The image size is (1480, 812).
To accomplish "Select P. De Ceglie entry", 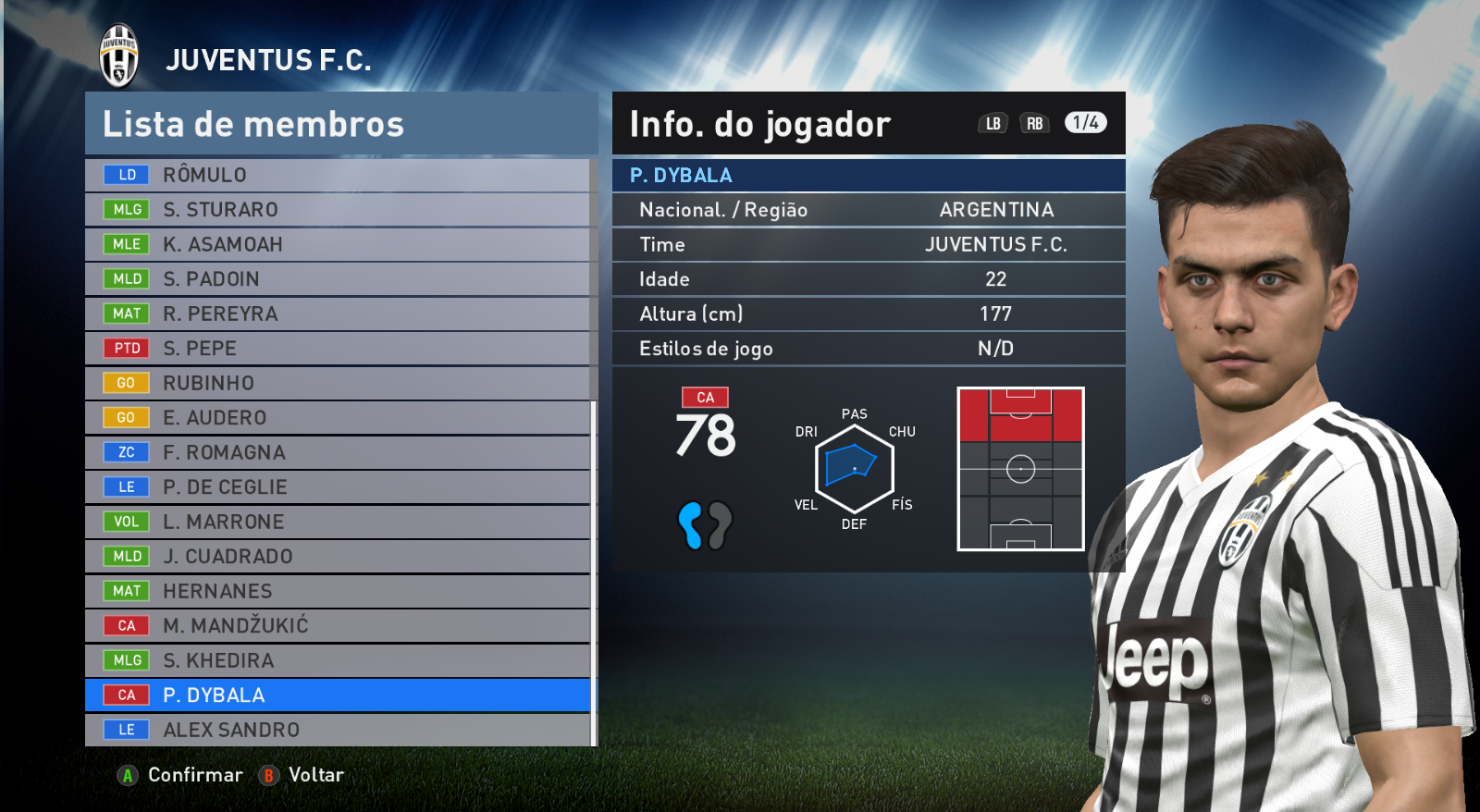I will coord(338,487).
